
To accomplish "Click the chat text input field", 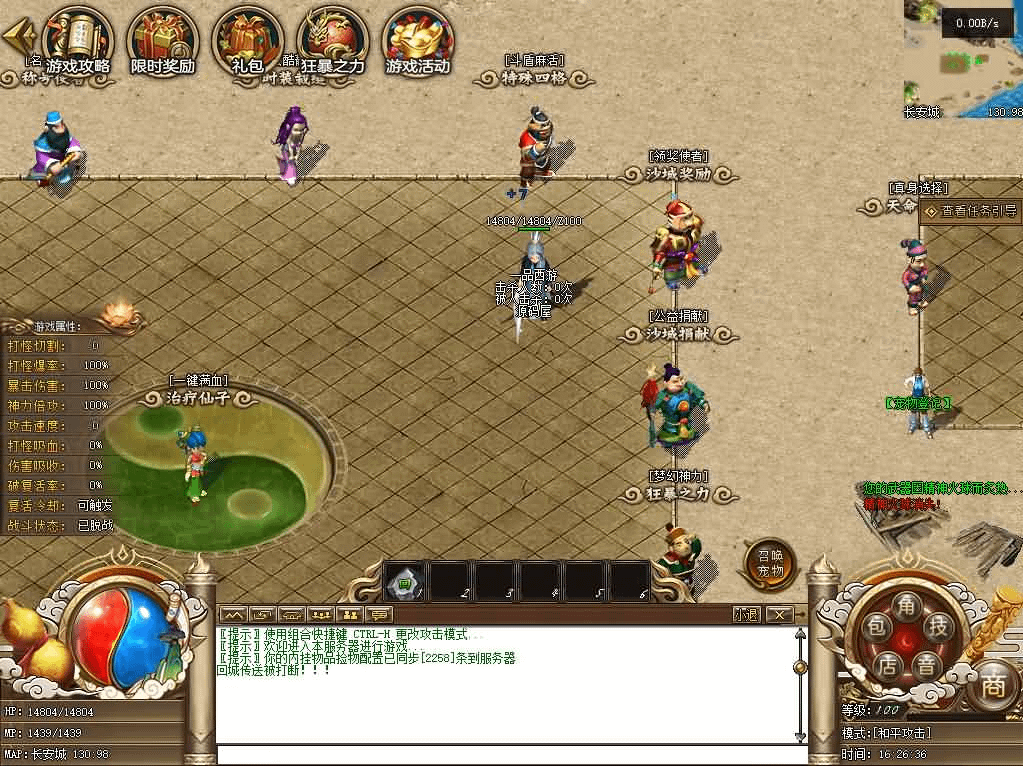I will (510, 755).
